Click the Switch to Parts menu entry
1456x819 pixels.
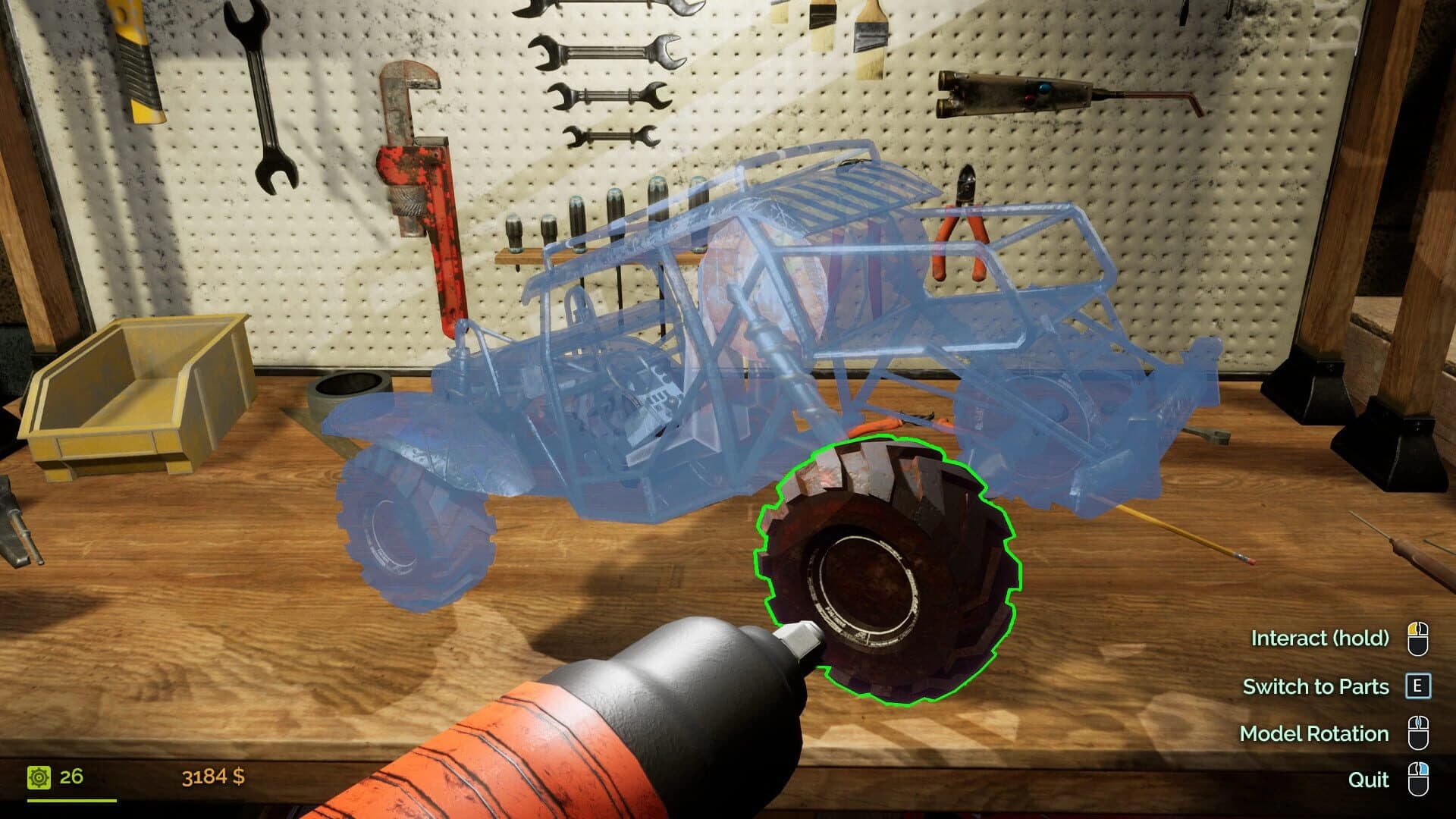[x=1316, y=686]
